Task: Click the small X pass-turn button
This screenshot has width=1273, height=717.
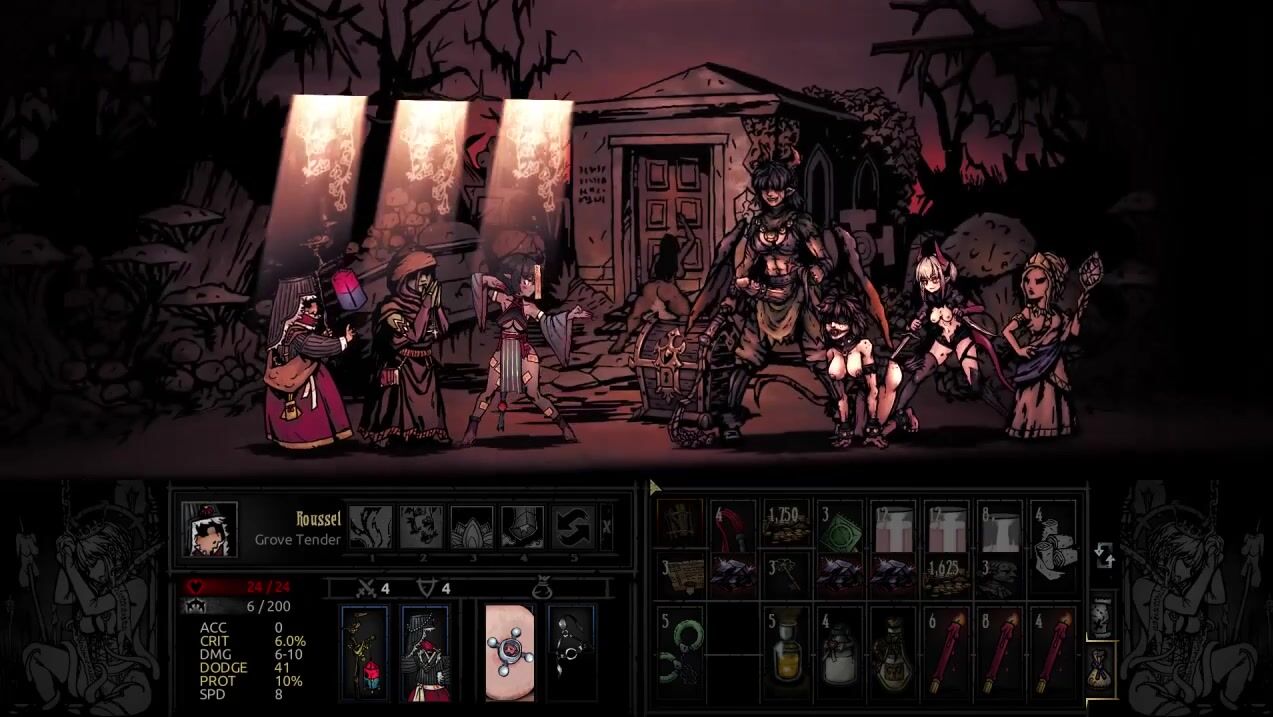Action: pyautogui.click(x=607, y=526)
